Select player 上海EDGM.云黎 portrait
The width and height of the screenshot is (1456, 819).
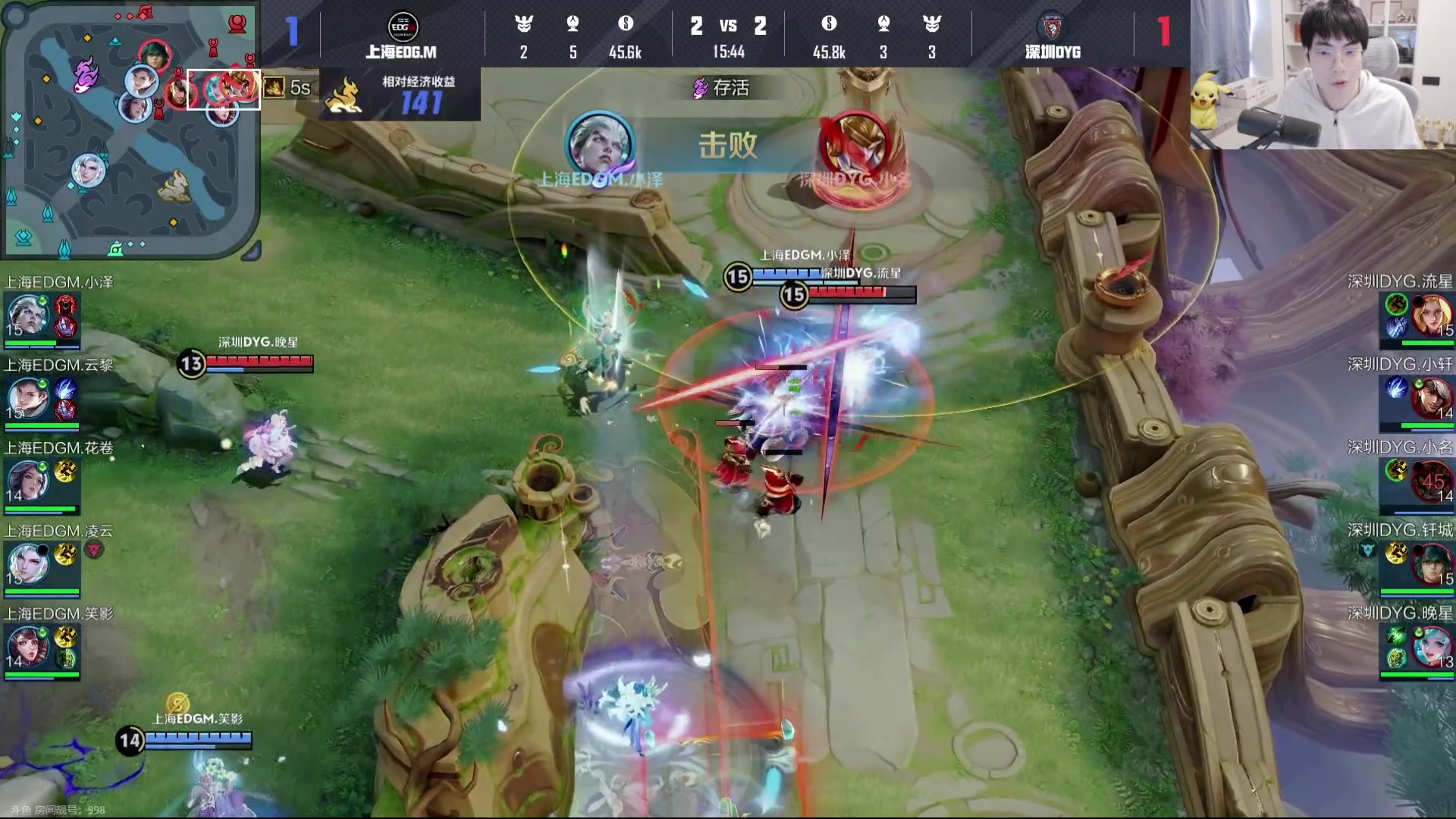[27, 398]
